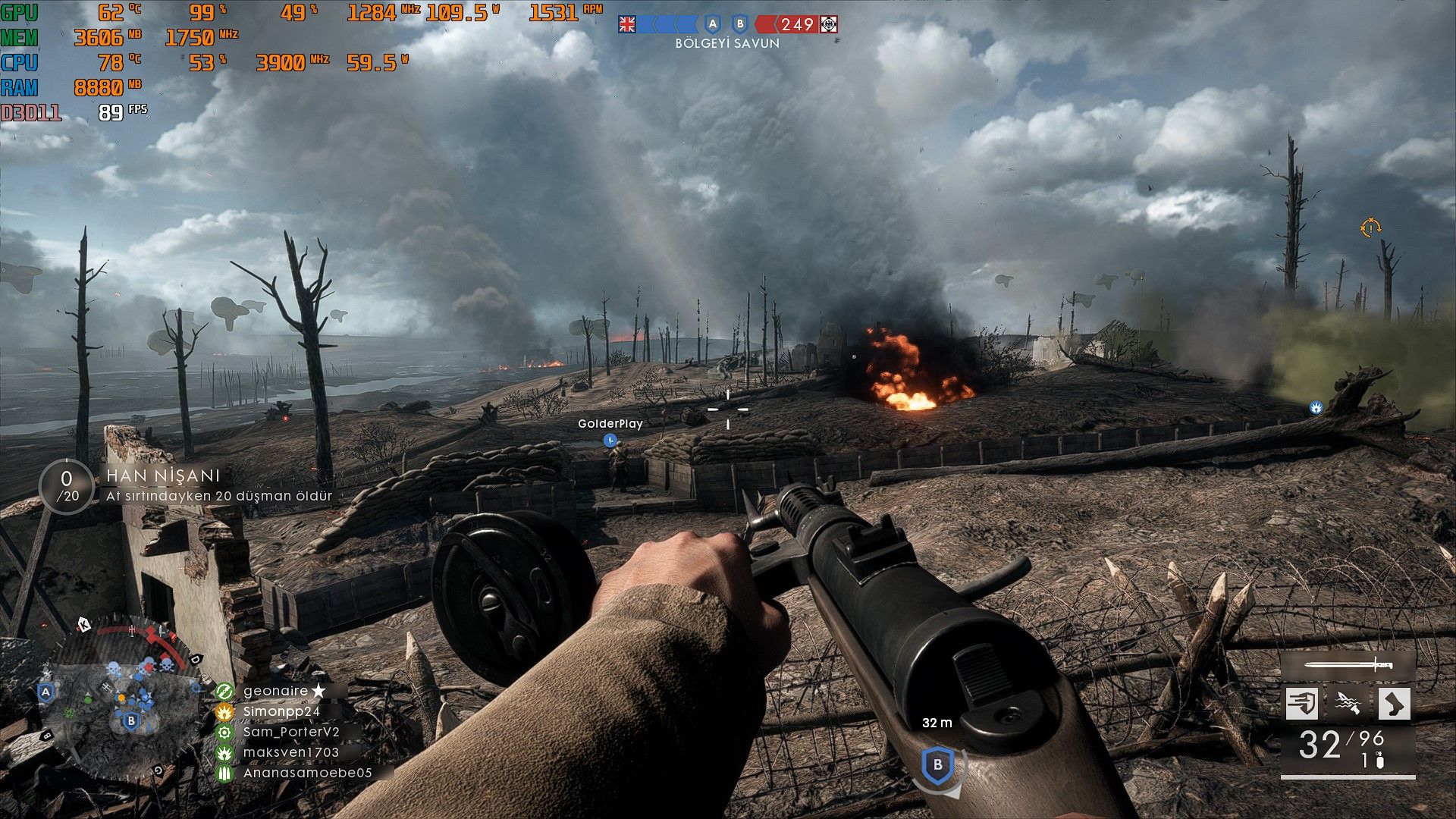Select the German eagle team icon
Image resolution: width=1456 pixels, height=819 pixels.
pyautogui.click(x=829, y=24)
